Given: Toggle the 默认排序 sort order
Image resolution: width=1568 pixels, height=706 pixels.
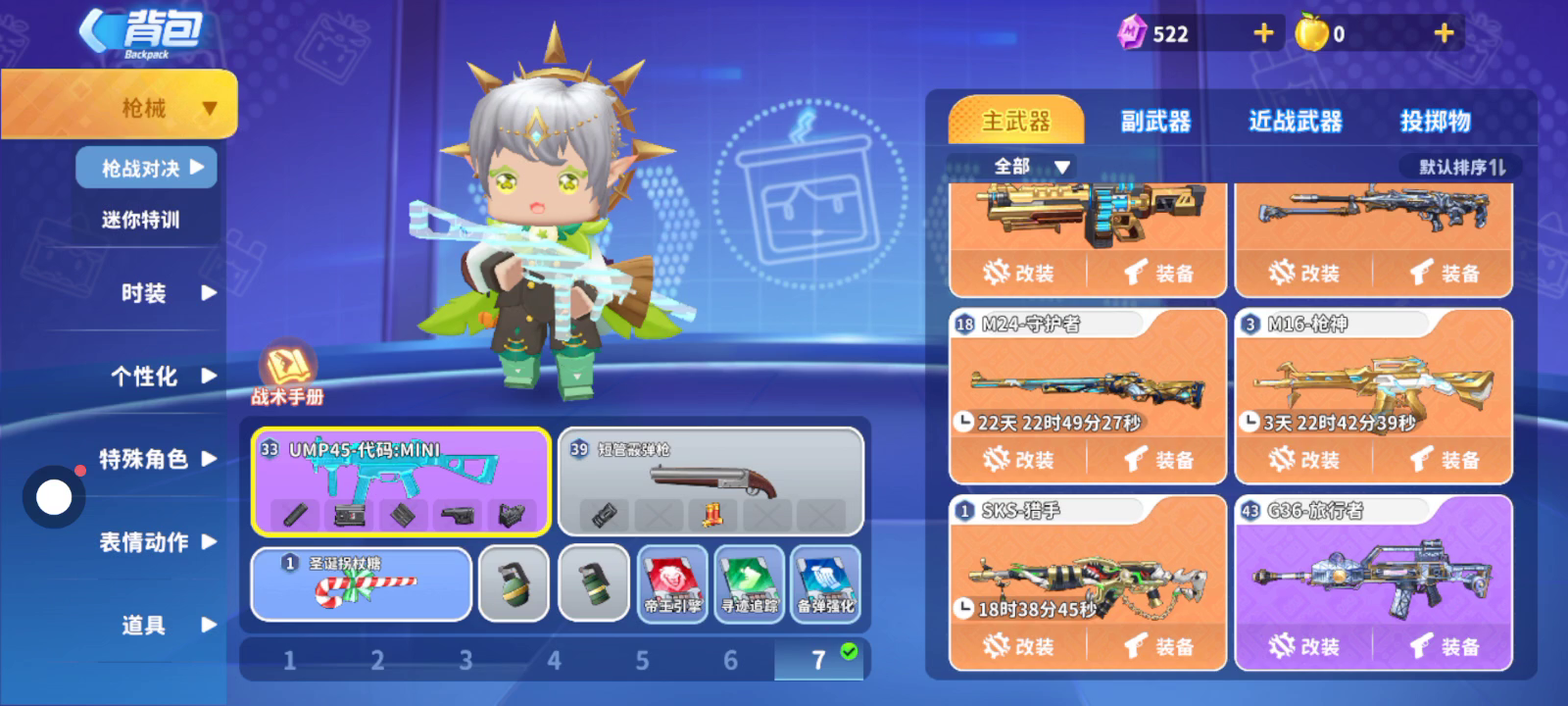Looking at the screenshot, I should [1461, 168].
